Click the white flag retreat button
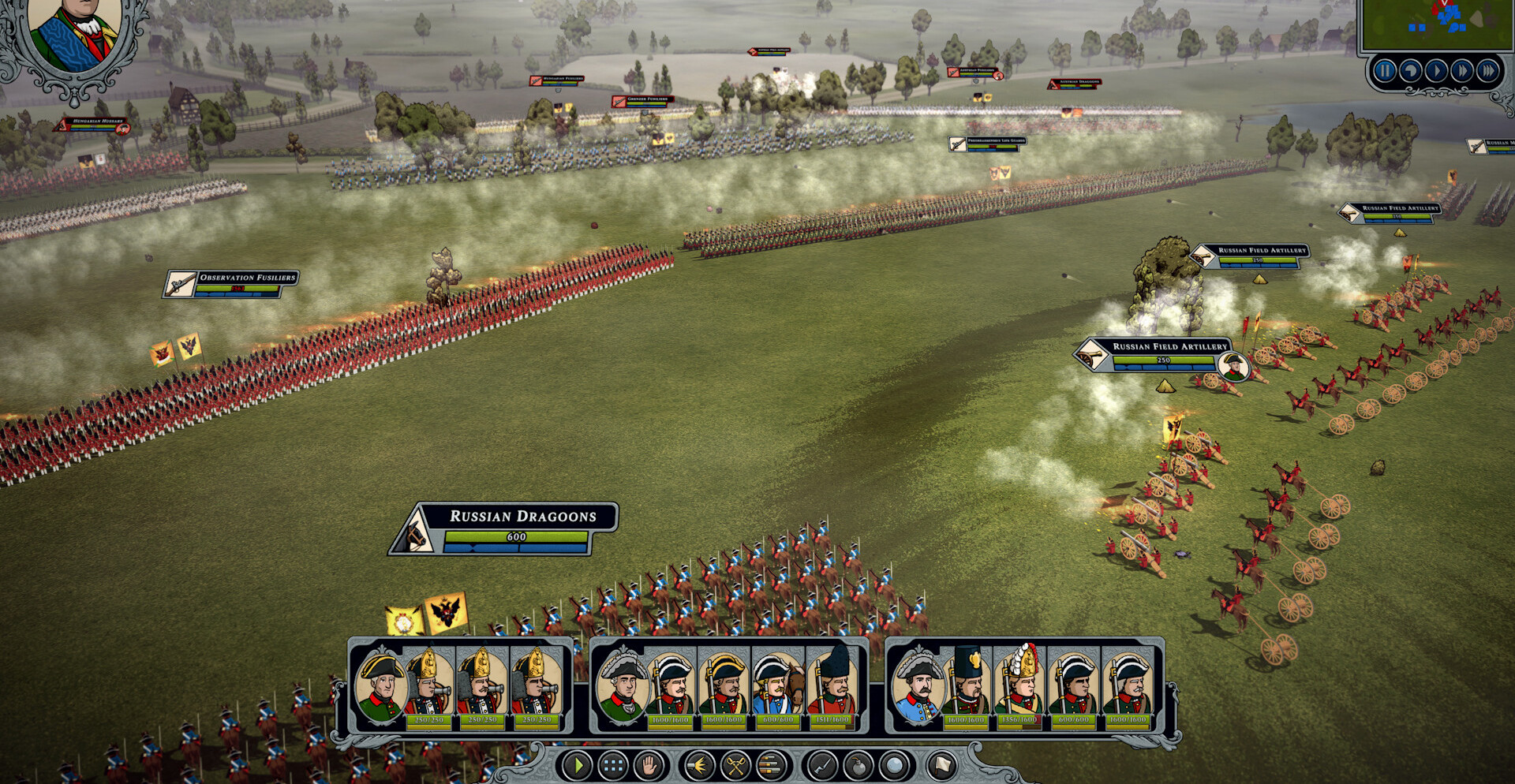1515x784 pixels. point(941,764)
